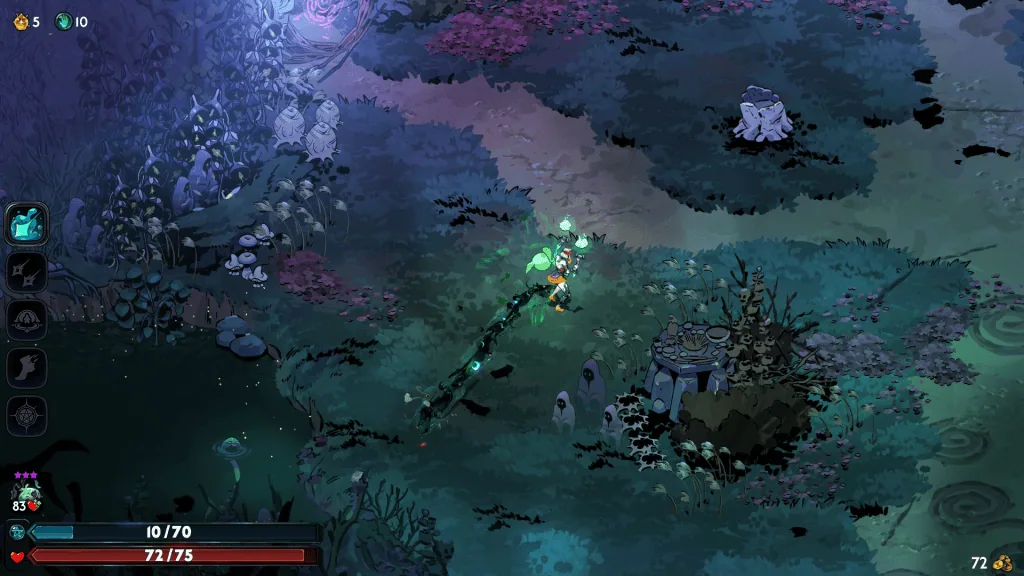
Task: Choose the winged-foot sprint slot
Action: 27,367
